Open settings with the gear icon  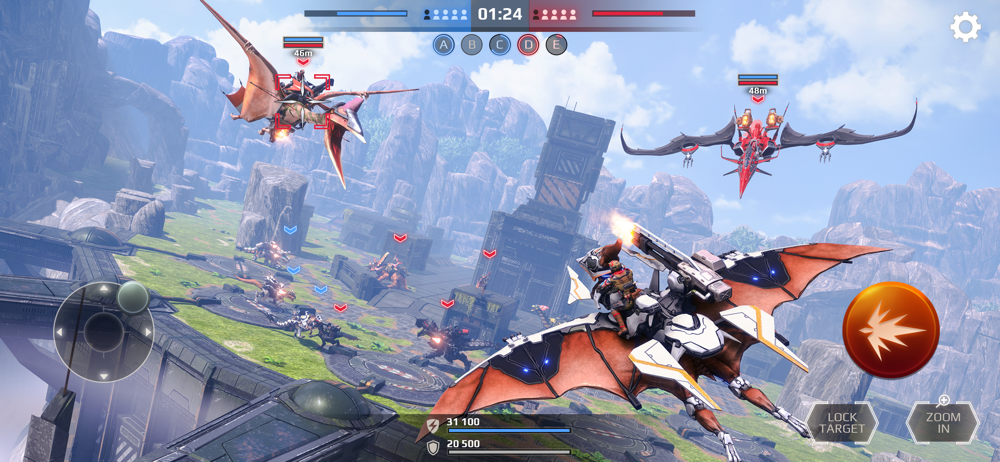pos(965,27)
